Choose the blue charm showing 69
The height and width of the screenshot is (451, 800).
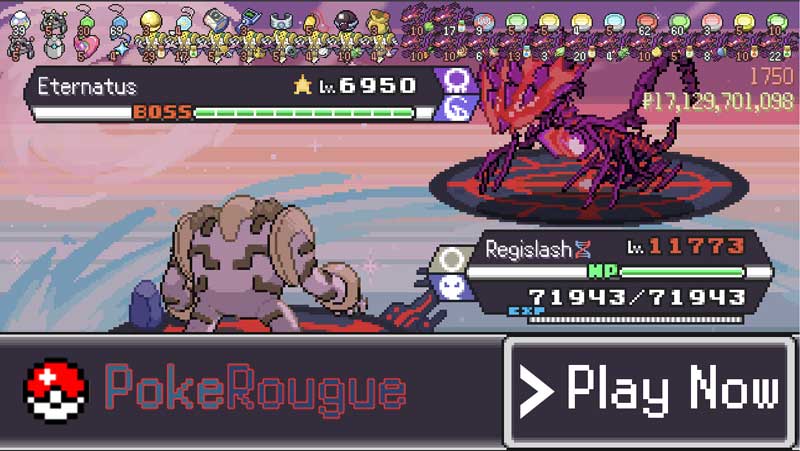[x=118, y=22]
